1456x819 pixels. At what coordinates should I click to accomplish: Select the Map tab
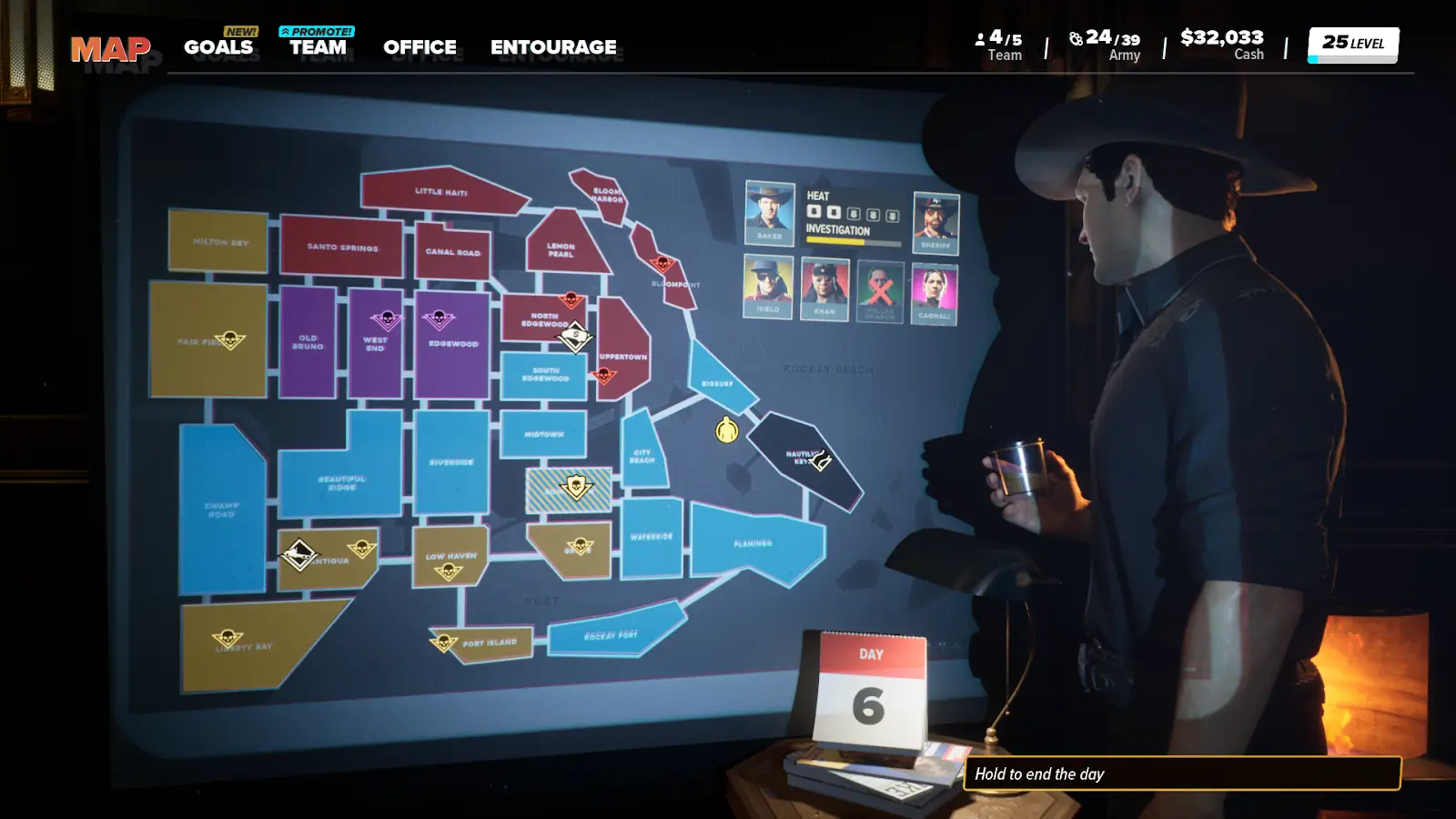pyautogui.click(x=110, y=49)
